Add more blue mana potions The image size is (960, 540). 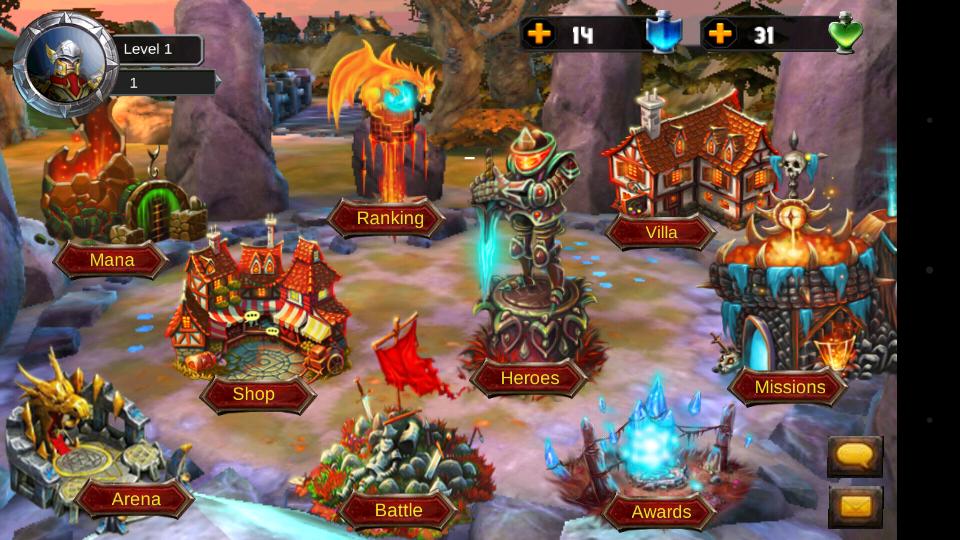point(539,34)
